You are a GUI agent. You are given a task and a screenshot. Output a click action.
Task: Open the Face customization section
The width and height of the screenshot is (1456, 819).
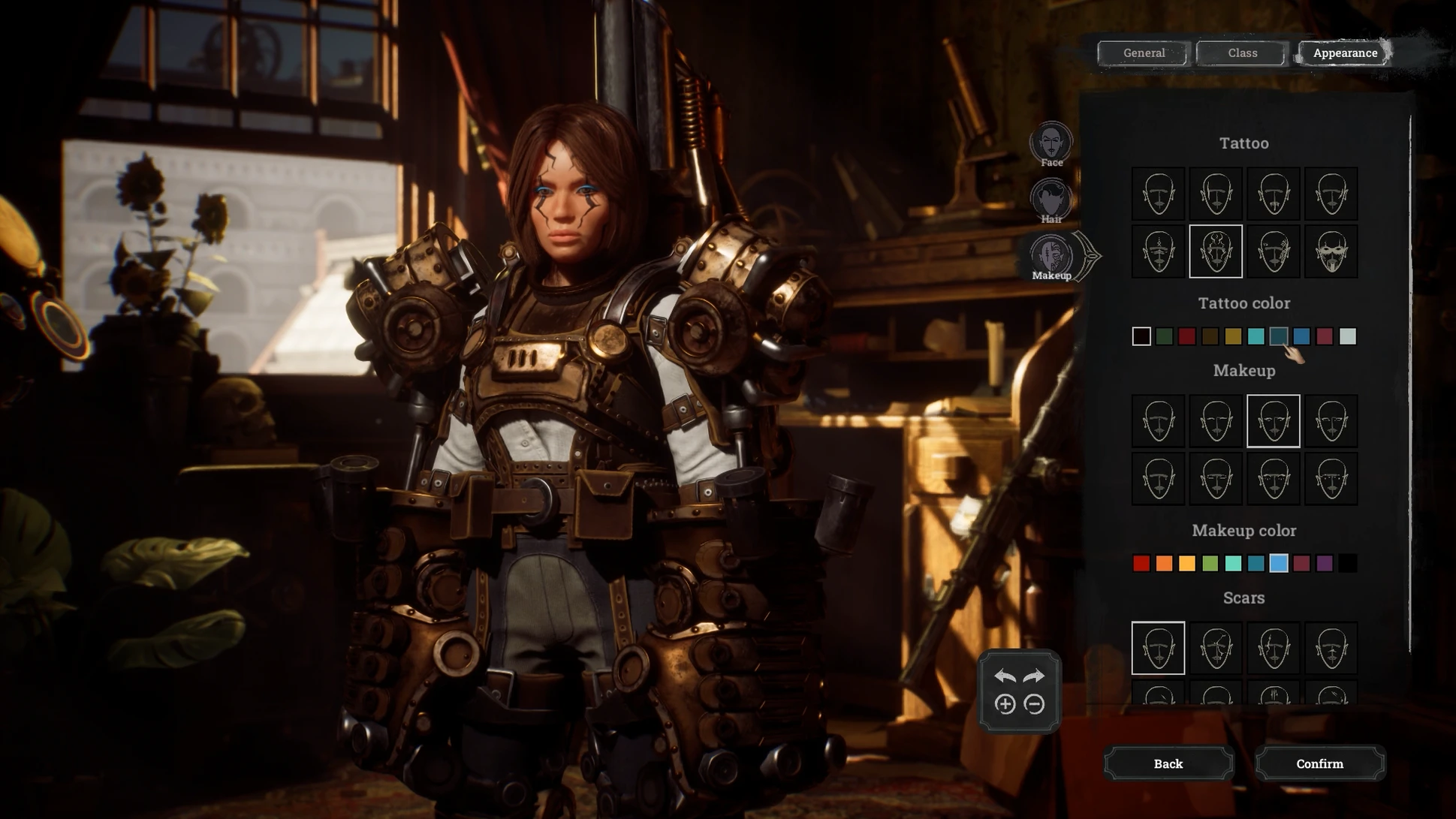(x=1051, y=143)
